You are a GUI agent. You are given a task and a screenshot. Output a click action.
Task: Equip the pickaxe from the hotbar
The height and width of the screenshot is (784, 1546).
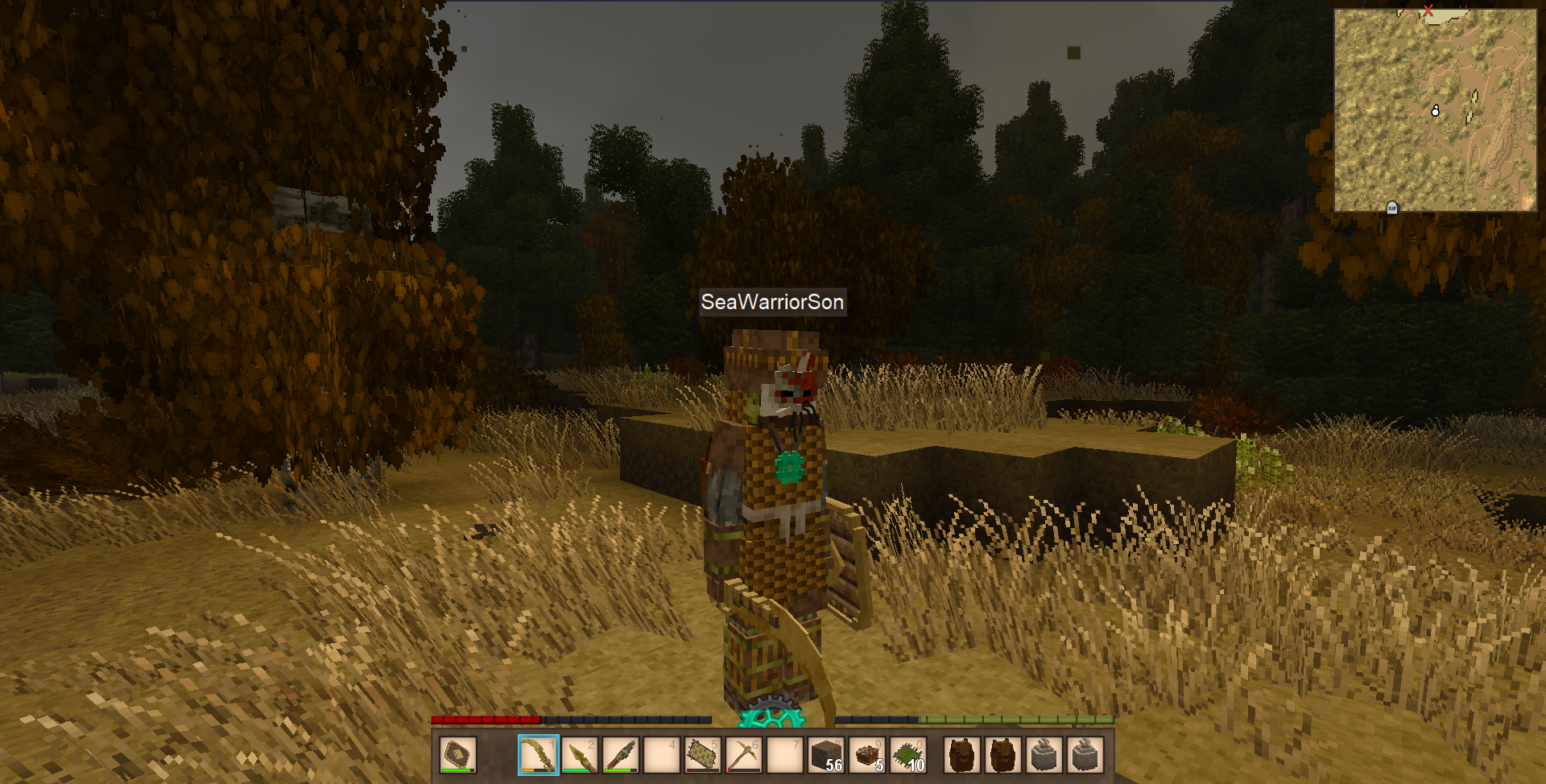pyautogui.click(x=744, y=755)
